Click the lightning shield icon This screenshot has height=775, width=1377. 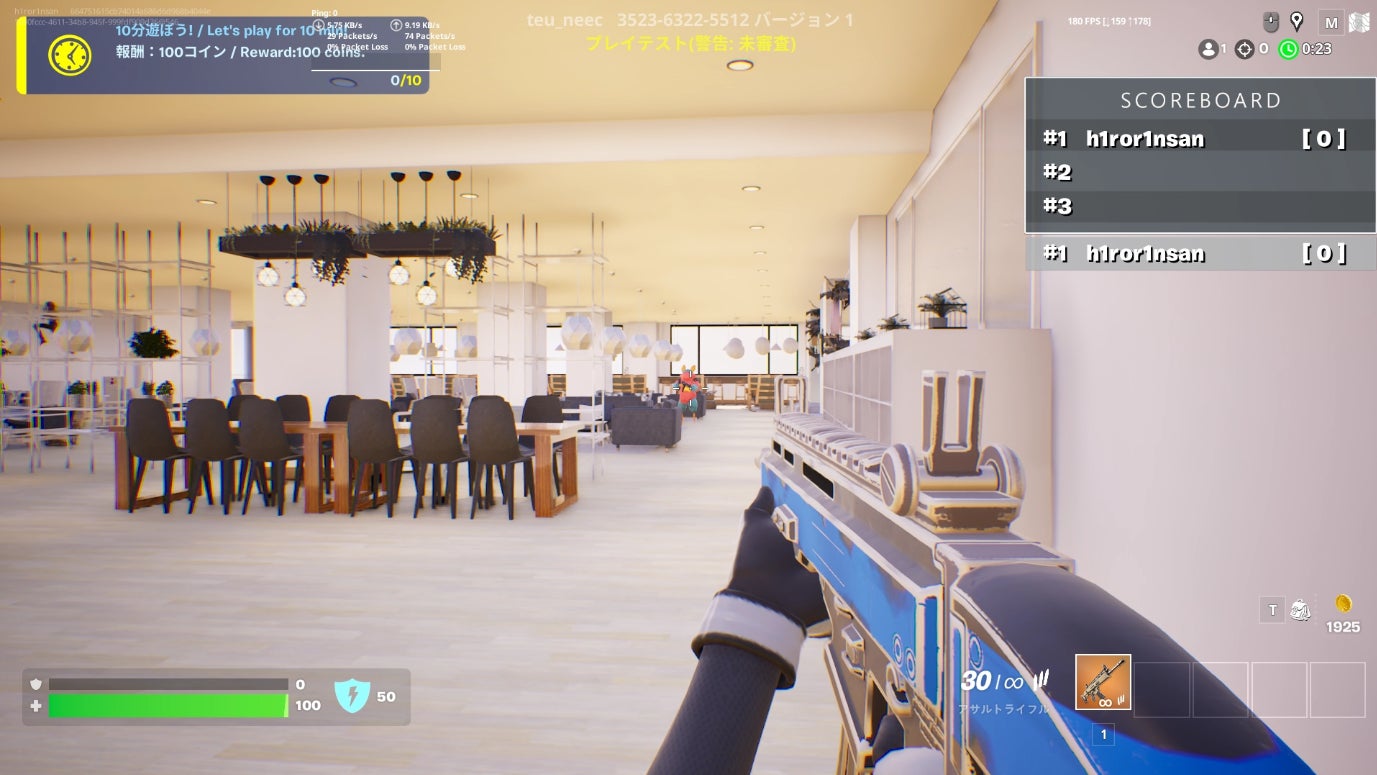[352, 696]
